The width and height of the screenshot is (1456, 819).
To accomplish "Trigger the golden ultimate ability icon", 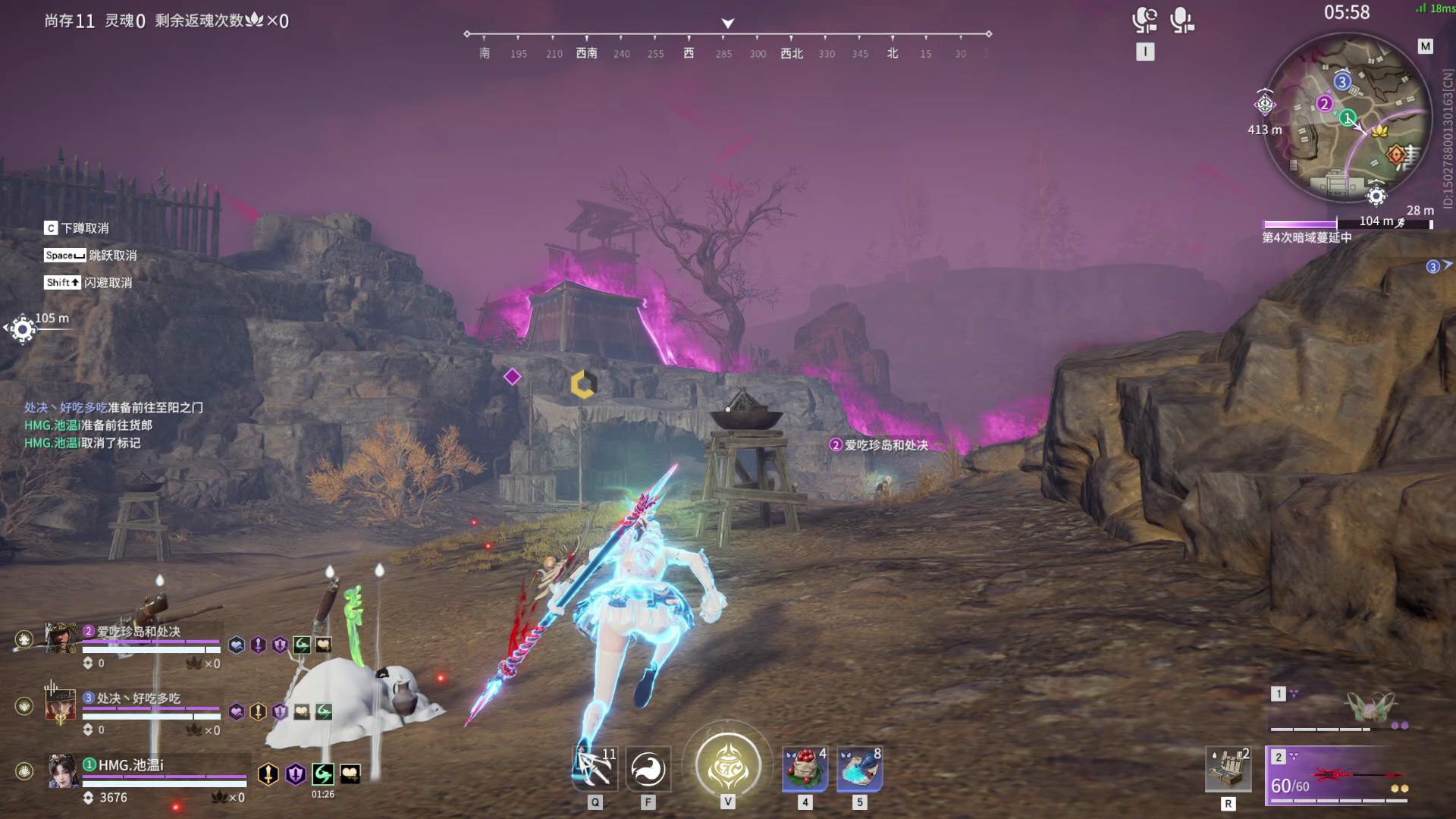I will tap(728, 766).
